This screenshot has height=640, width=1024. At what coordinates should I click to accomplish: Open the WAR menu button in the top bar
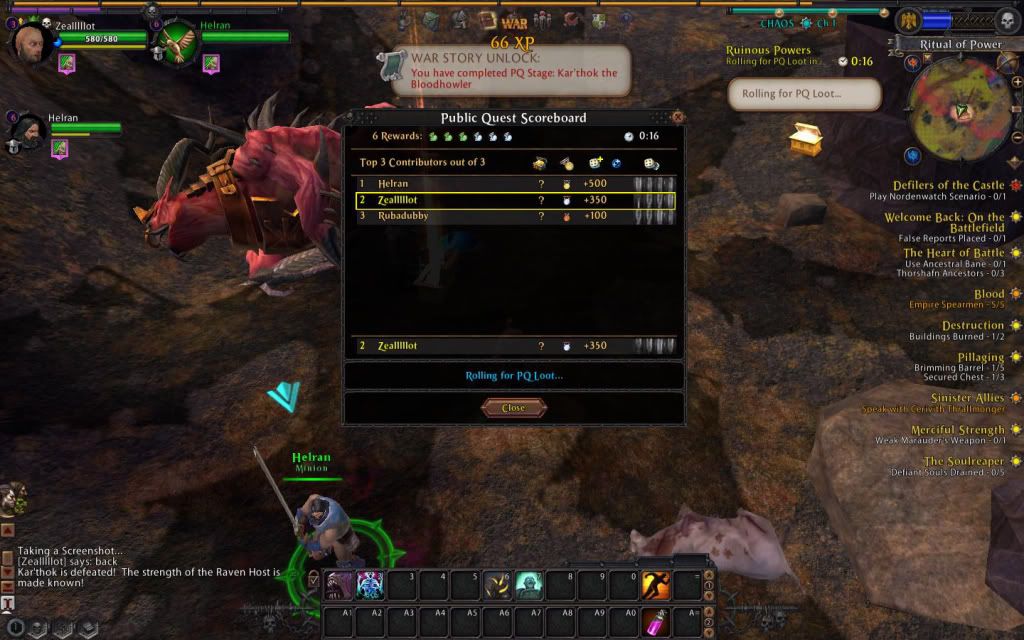(x=514, y=21)
